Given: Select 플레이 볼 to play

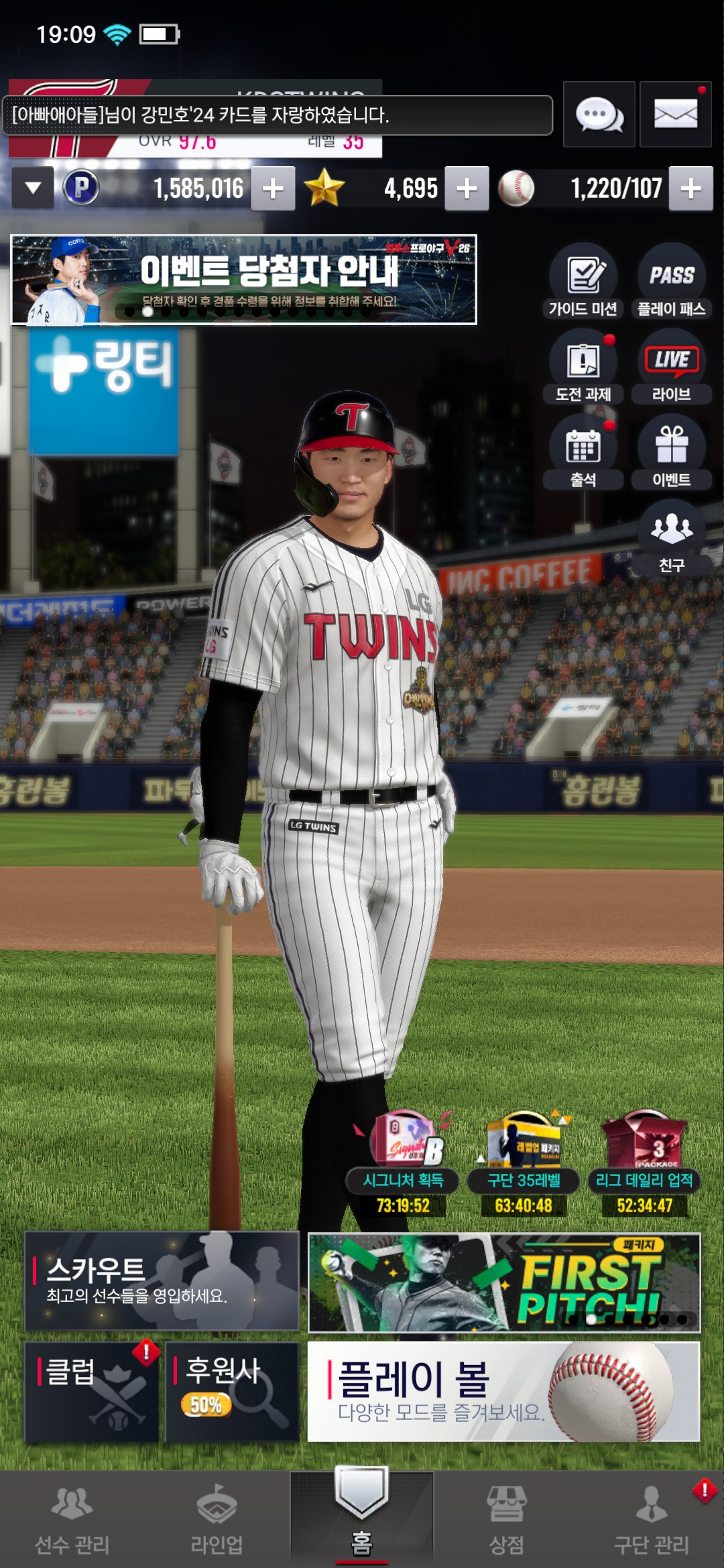Looking at the screenshot, I should [503, 1391].
